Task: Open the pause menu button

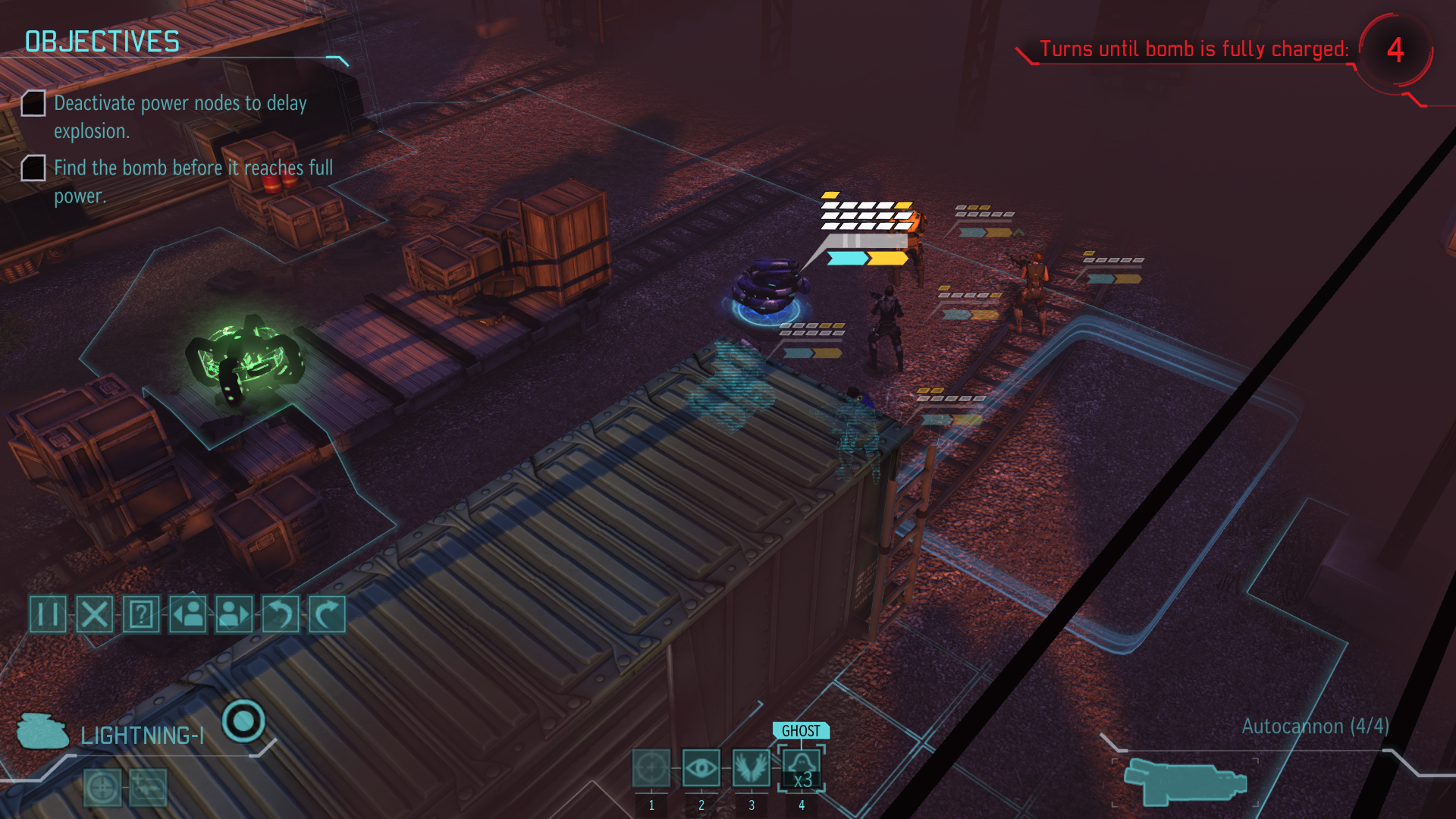Action: click(48, 613)
